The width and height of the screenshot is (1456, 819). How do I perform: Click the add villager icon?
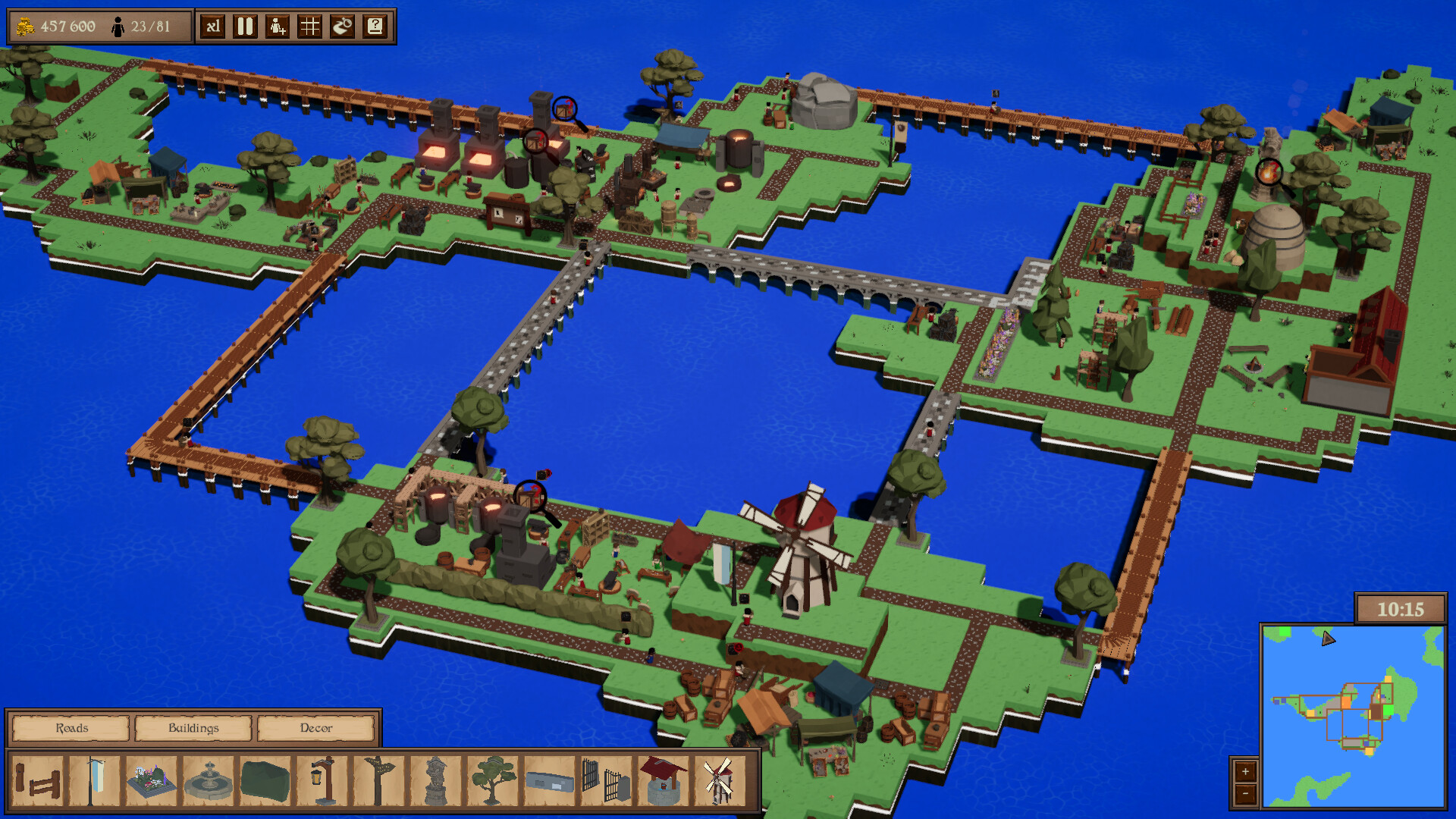(276, 26)
